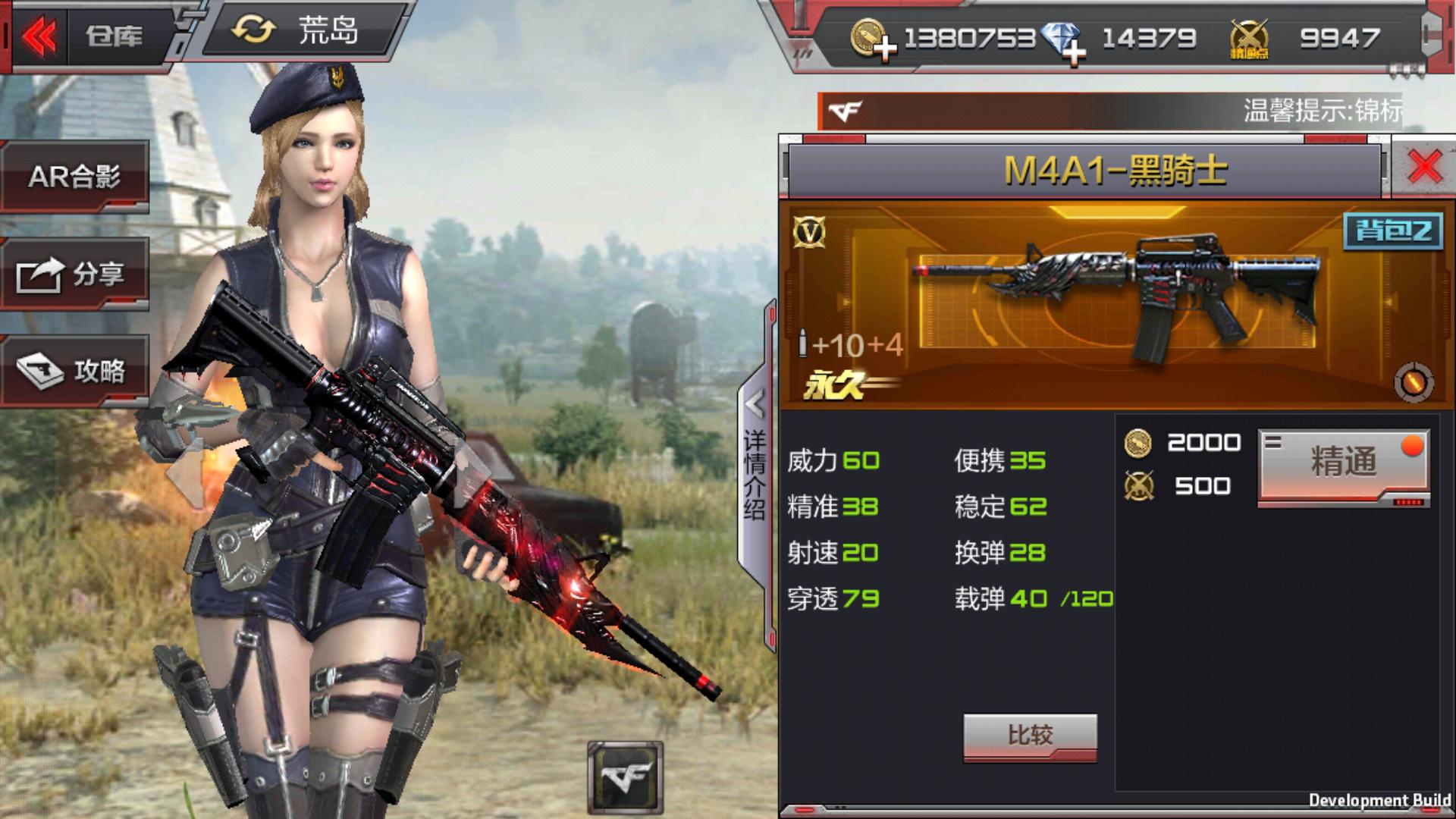Open the AR合影 photo feature
Viewport: 1456px width, 819px height.
point(74,177)
